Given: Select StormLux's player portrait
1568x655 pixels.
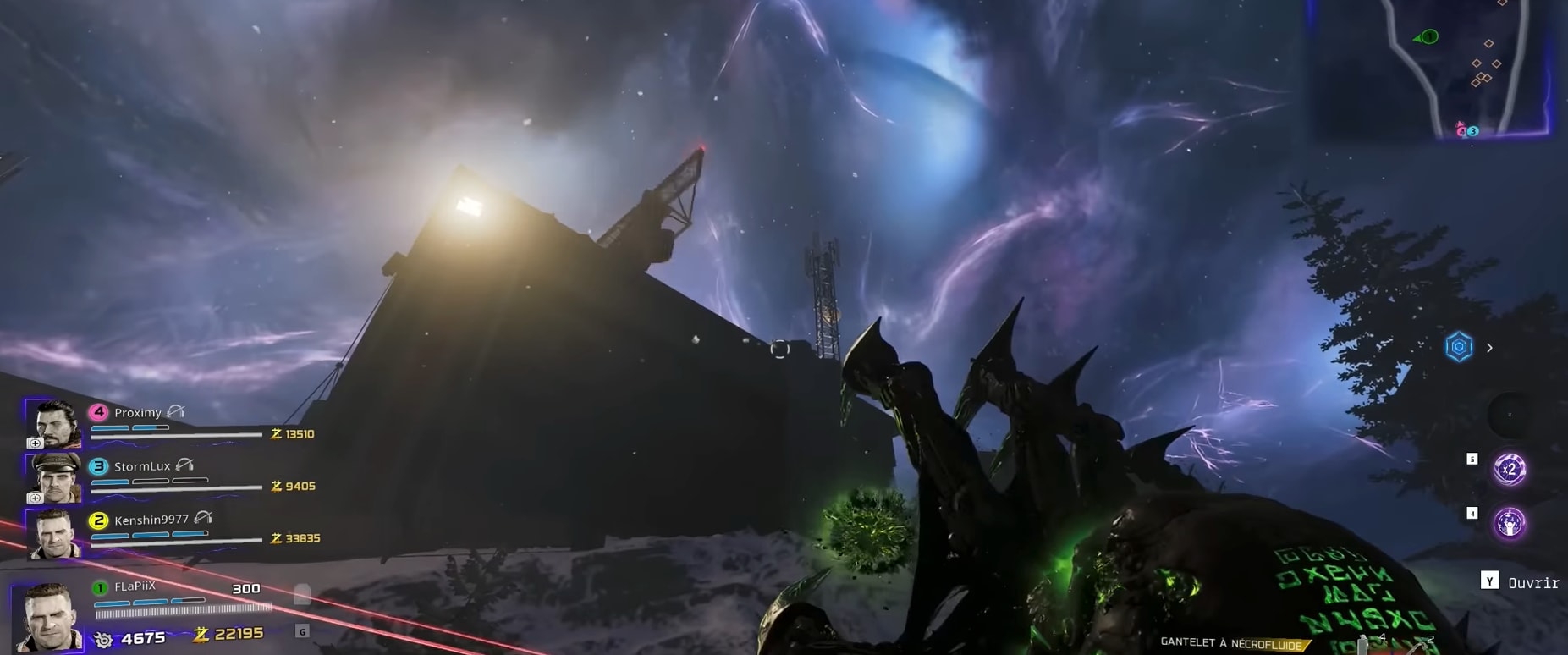Looking at the screenshot, I should pos(53,476).
